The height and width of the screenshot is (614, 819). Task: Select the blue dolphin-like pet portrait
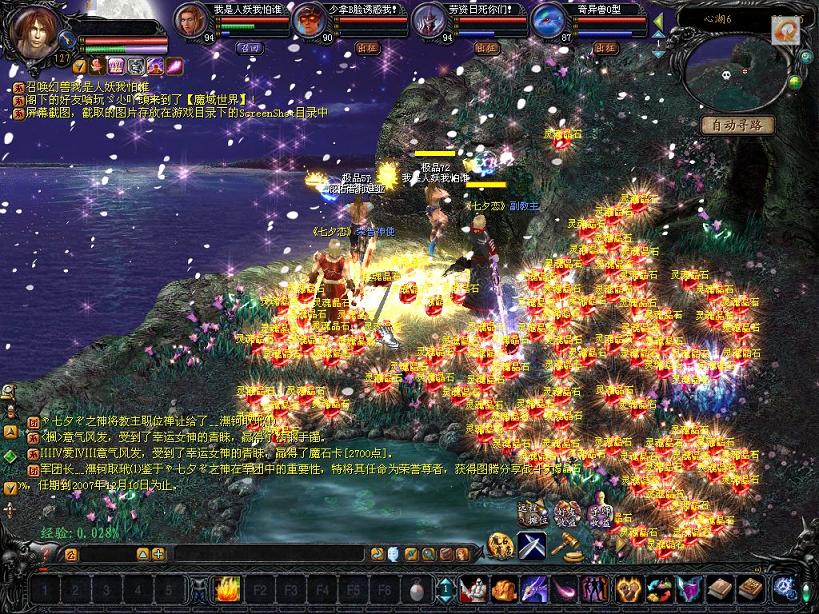tap(549, 20)
